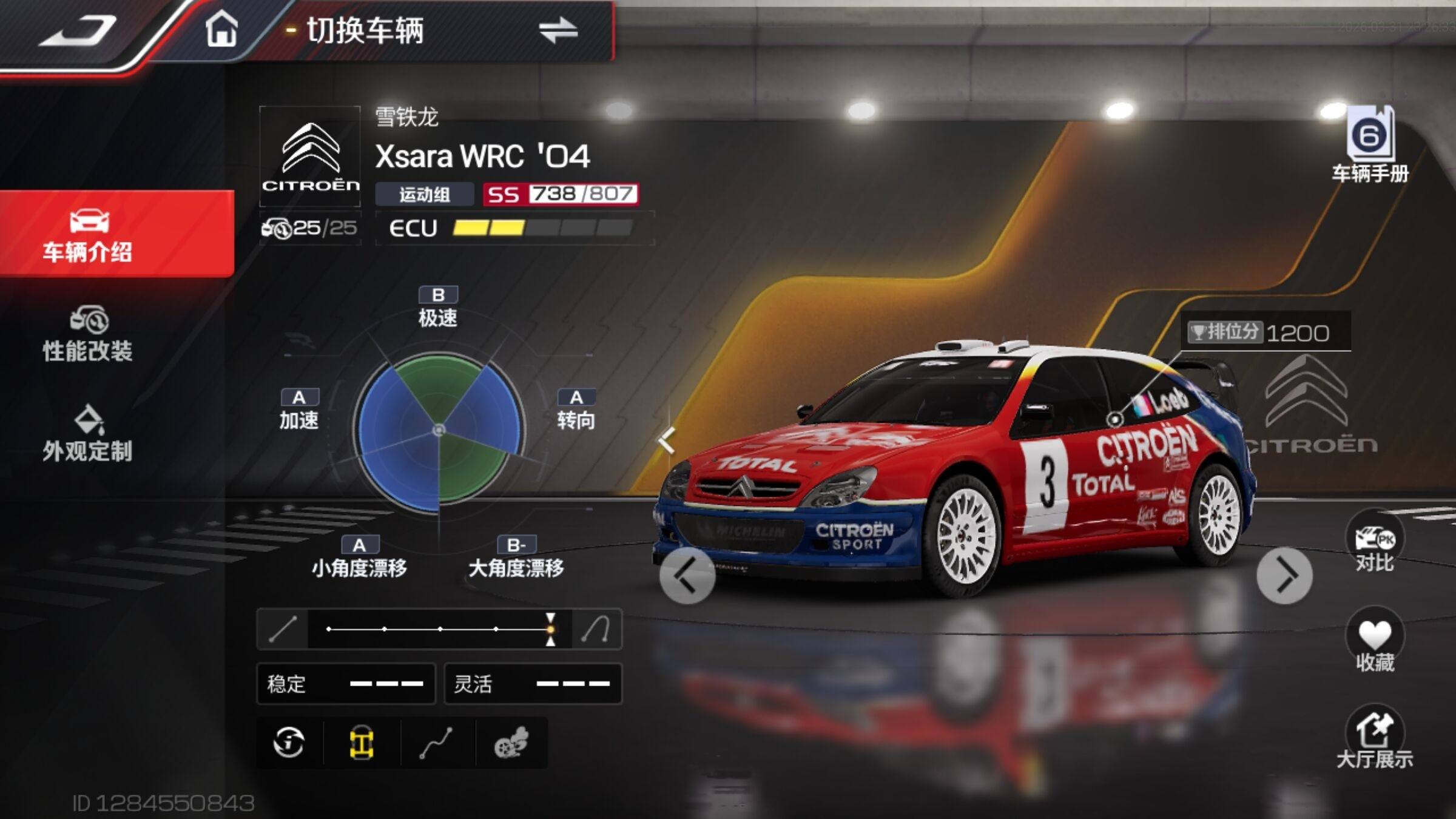
Task: Show the next car with right arrow
Action: coord(1284,576)
